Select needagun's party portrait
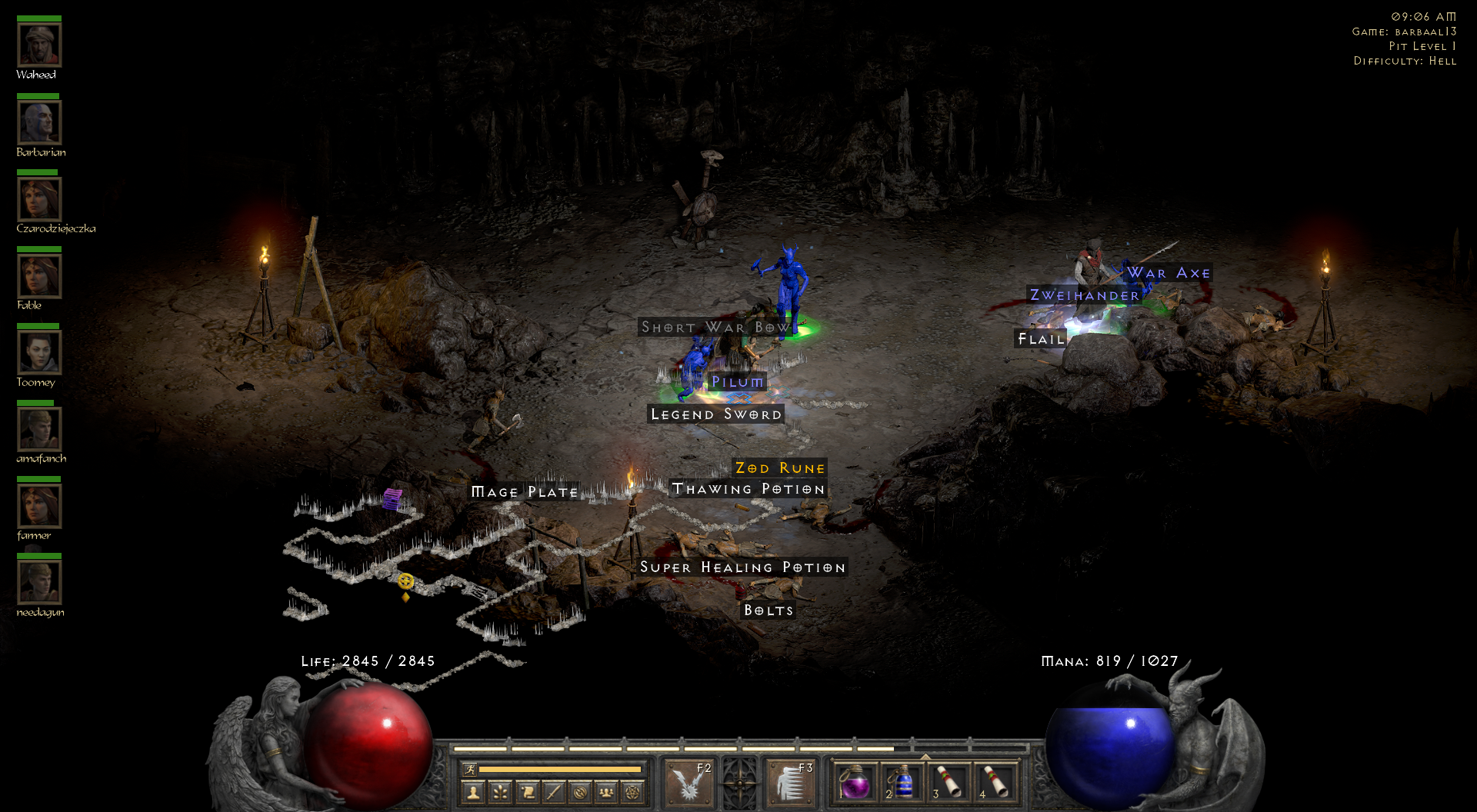This screenshot has width=1477, height=812. (x=39, y=581)
